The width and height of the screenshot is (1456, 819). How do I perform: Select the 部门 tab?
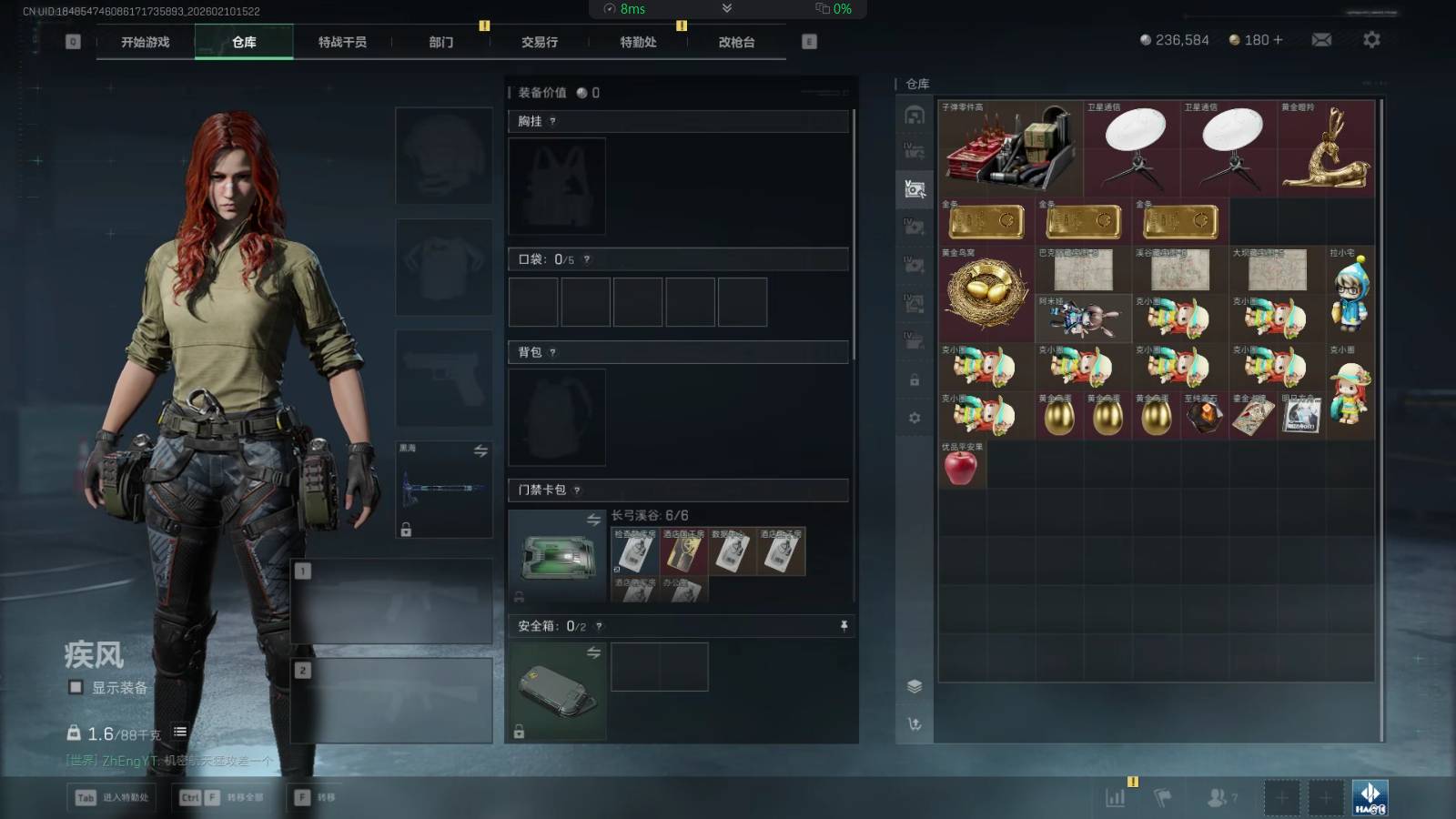pos(441,42)
